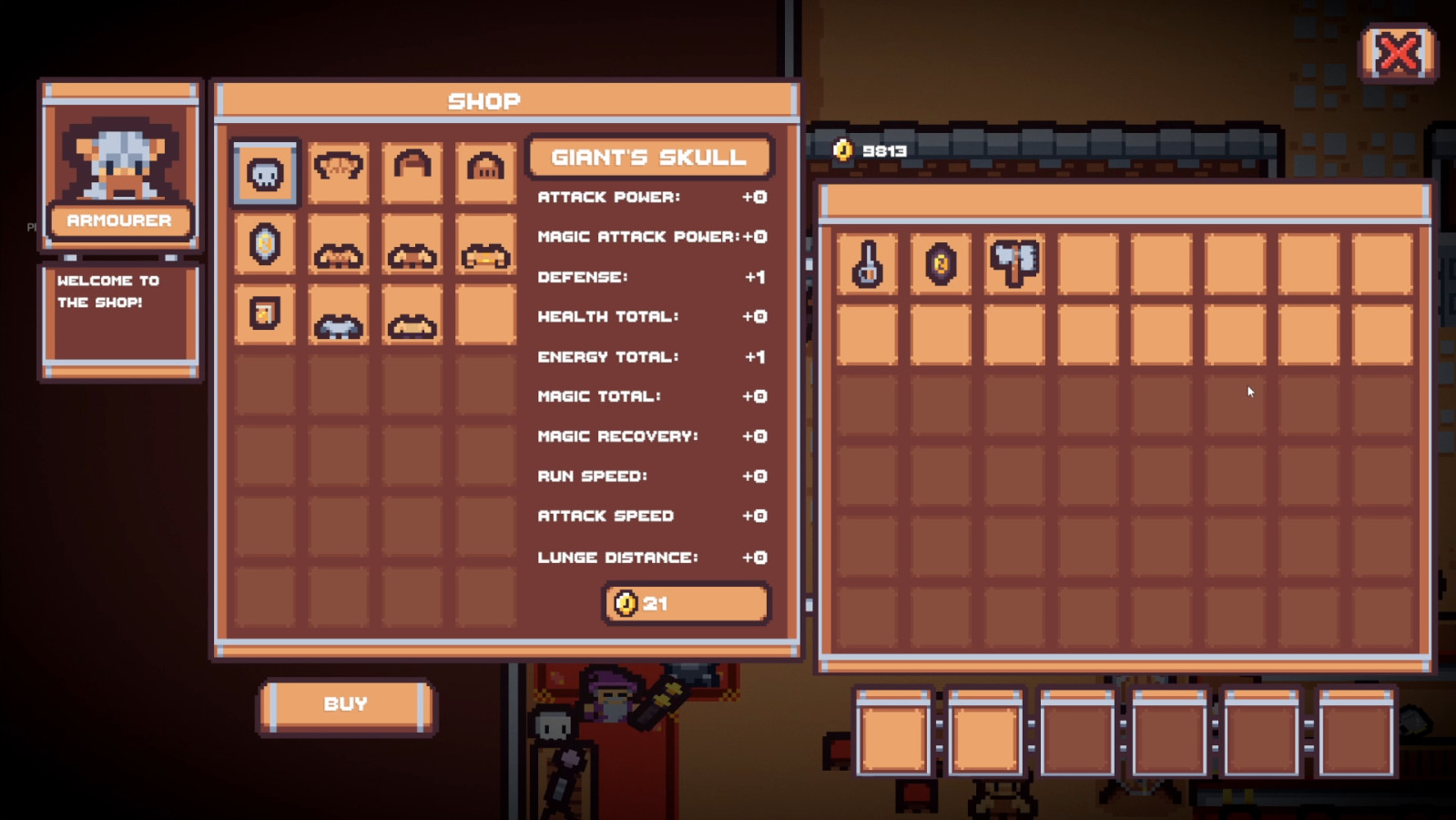
Task: Select the Giant's Skull shop slot
Action: pyautogui.click(x=265, y=172)
